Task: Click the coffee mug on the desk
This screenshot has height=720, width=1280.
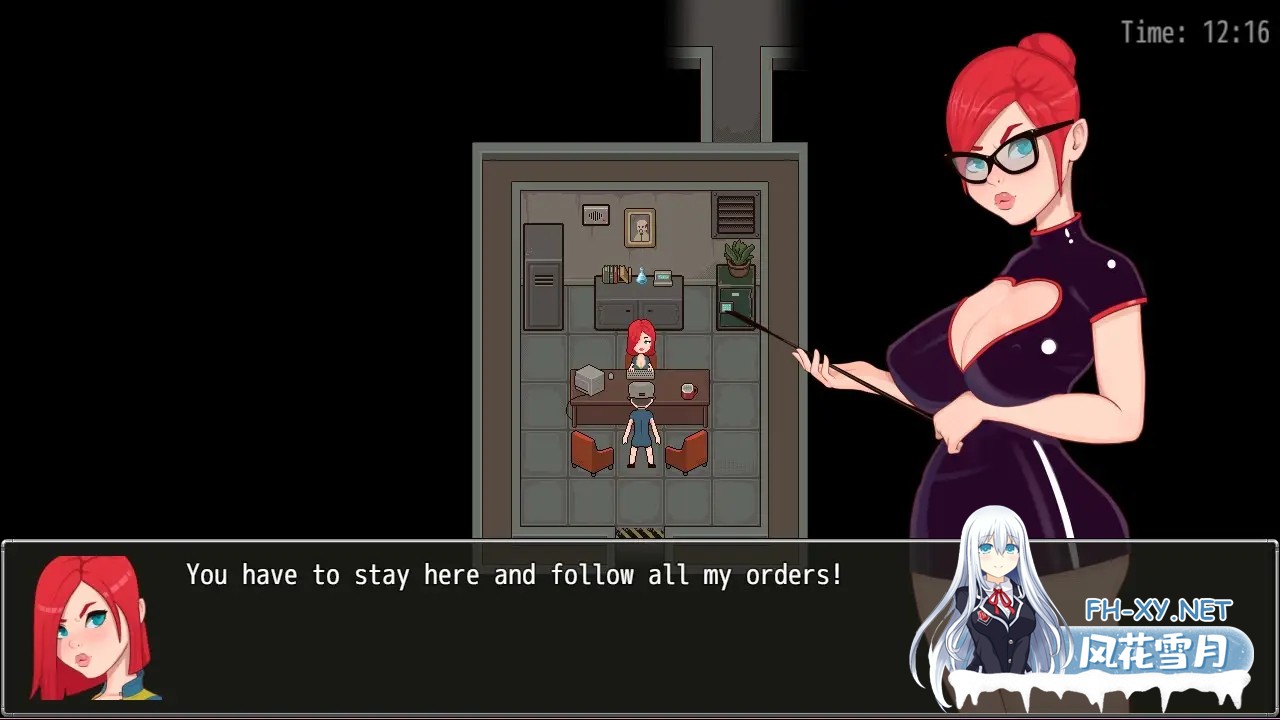Action: (x=688, y=390)
